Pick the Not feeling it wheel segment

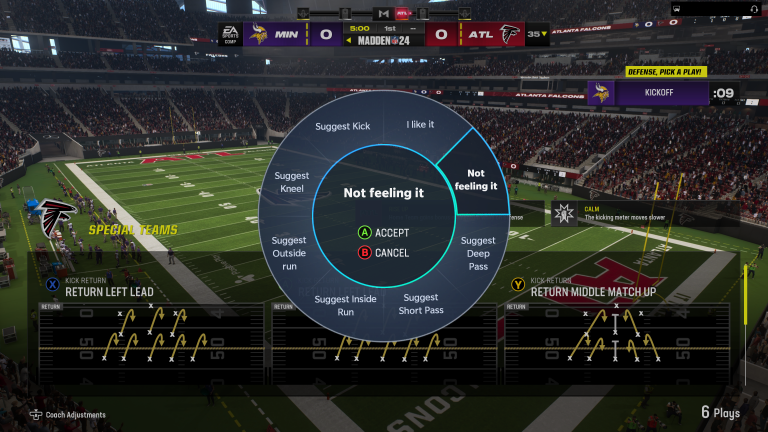(475, 180)
